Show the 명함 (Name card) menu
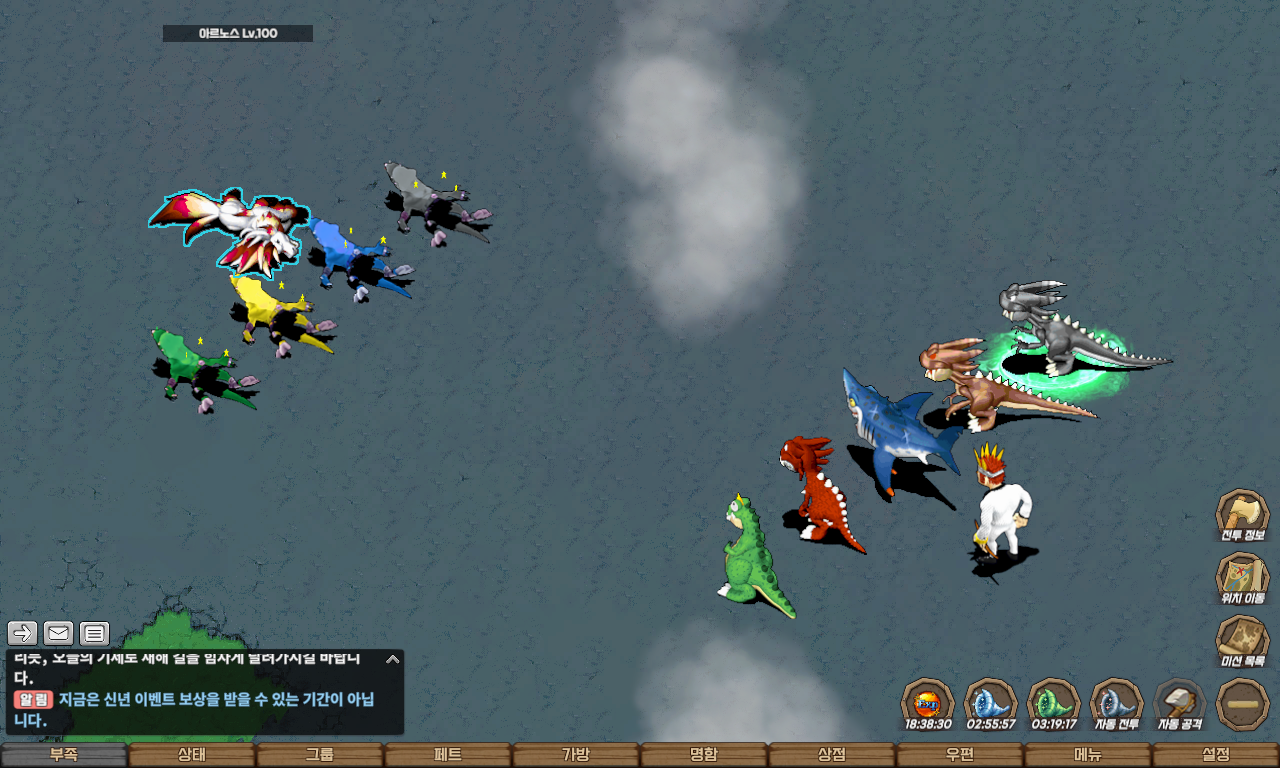This screenshot has height=768, width=1280. coord(704,755)
